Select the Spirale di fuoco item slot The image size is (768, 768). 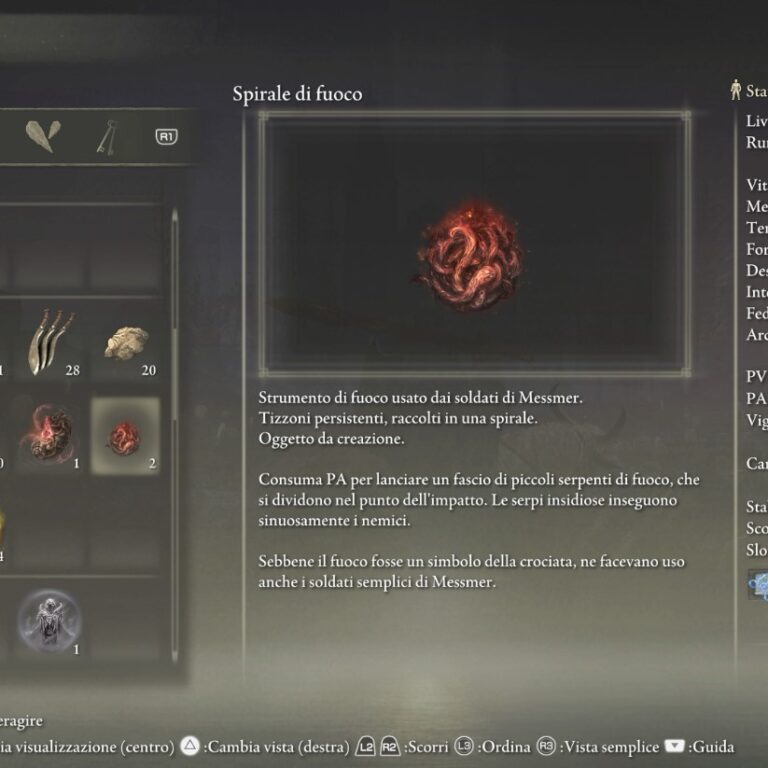tap(125, 436)
